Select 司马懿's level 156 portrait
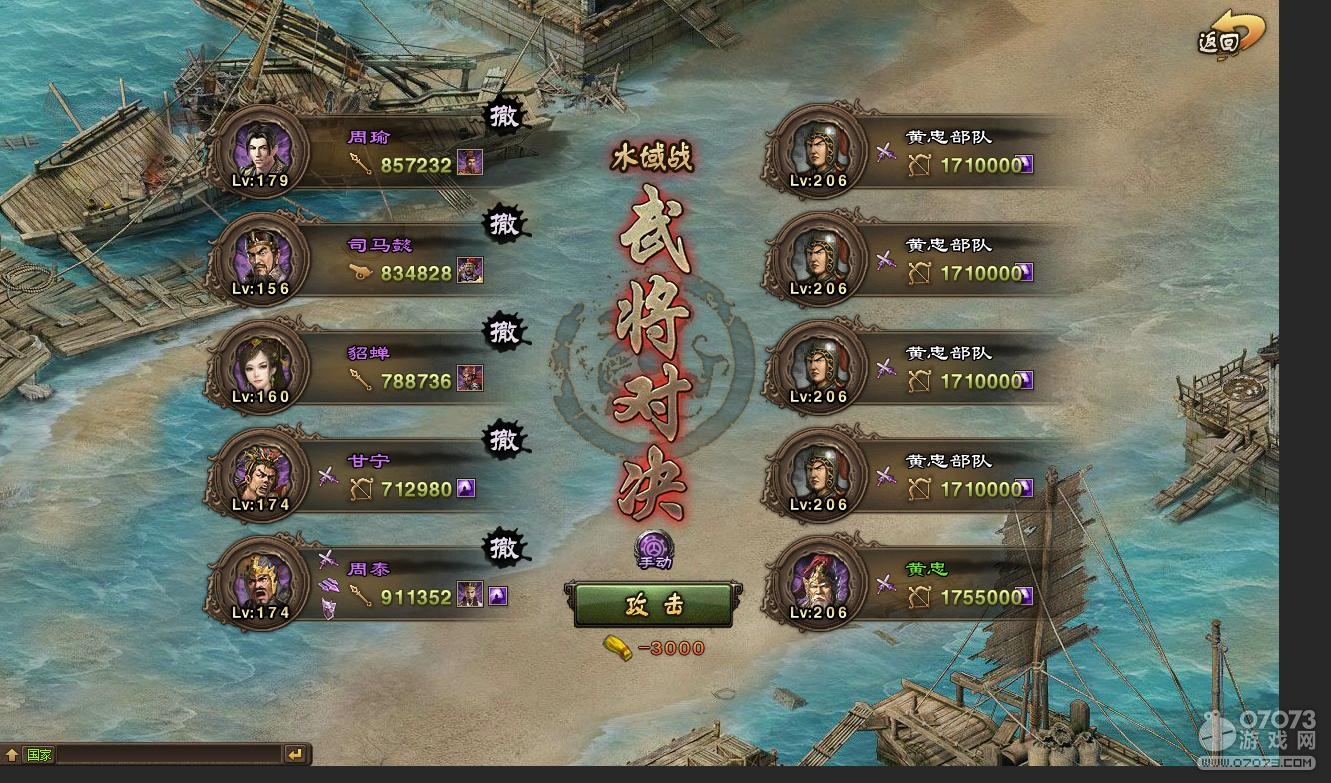This screenshot has height=783, width=1331. (259, 259)
